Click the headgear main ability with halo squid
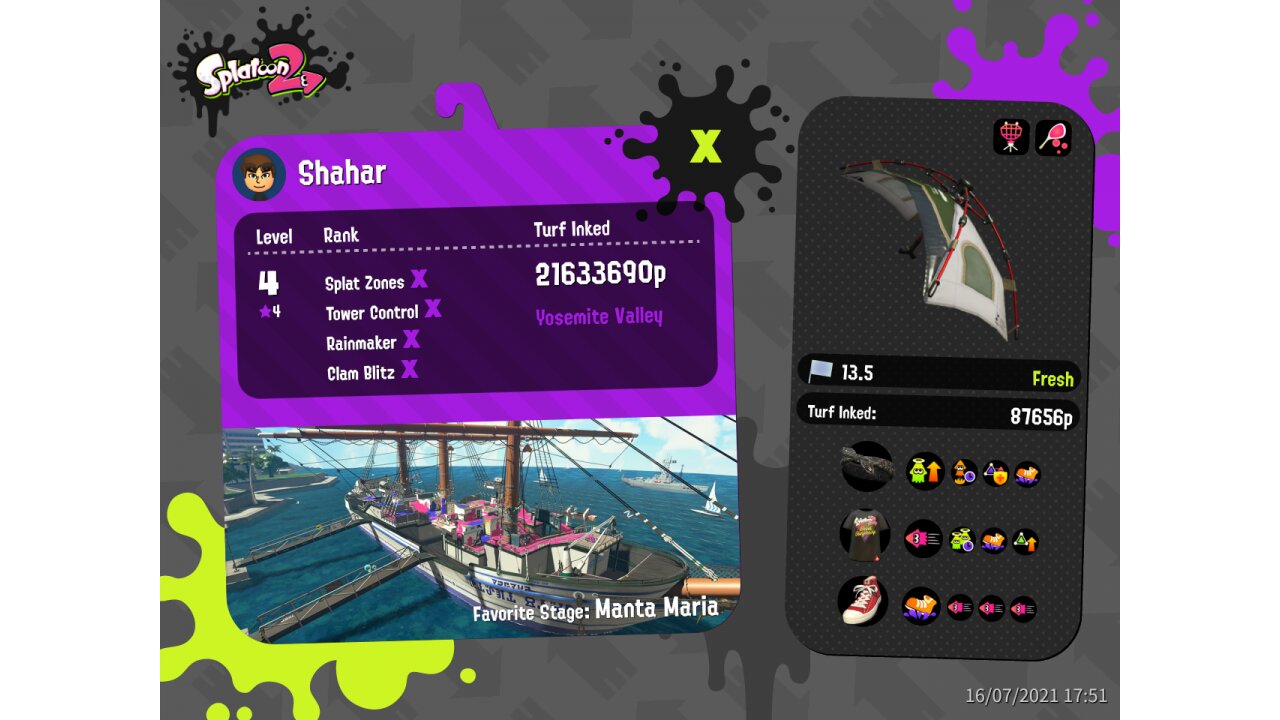Image resolution: width=1280 pixels, height=720 pixels. point(925,471)
